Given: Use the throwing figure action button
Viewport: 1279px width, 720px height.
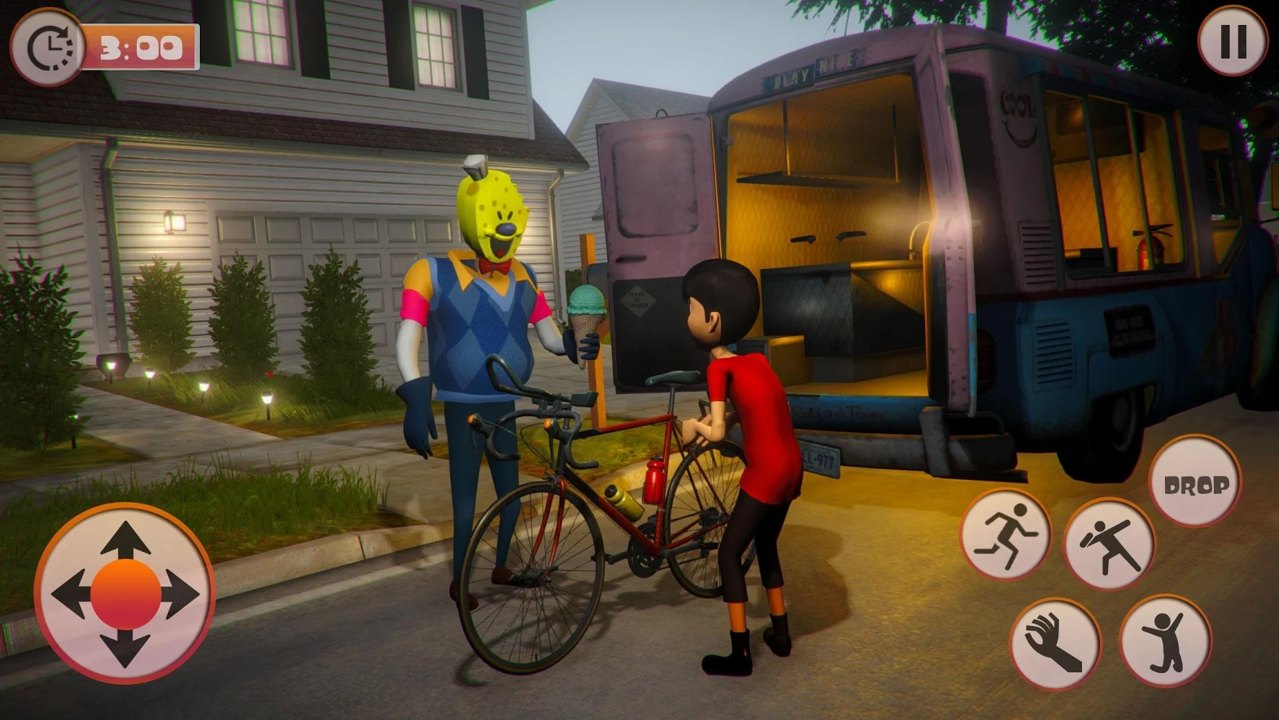Looking at the screenshot, I should pyautogui.click(x=1109, y=544).
